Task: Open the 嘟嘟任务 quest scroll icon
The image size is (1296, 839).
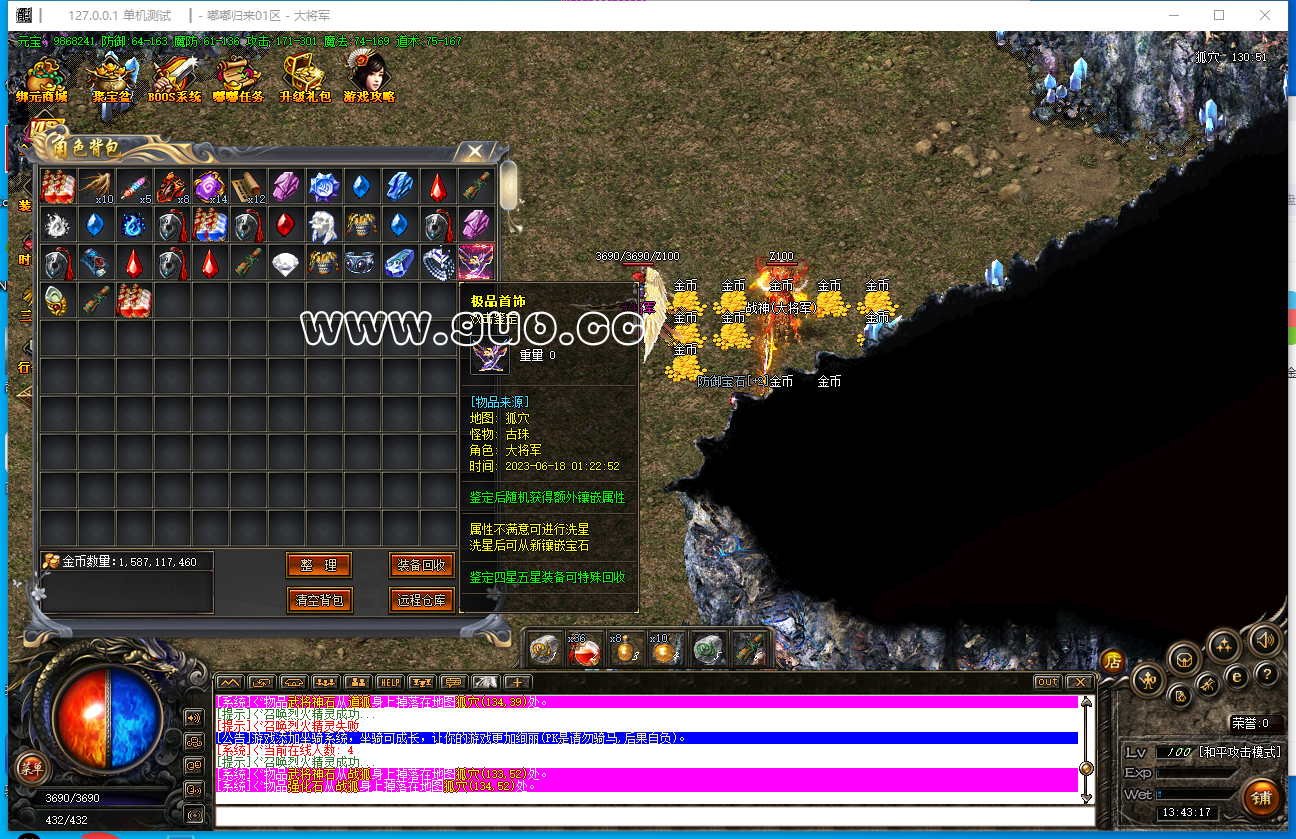Action: click(238, 78)
